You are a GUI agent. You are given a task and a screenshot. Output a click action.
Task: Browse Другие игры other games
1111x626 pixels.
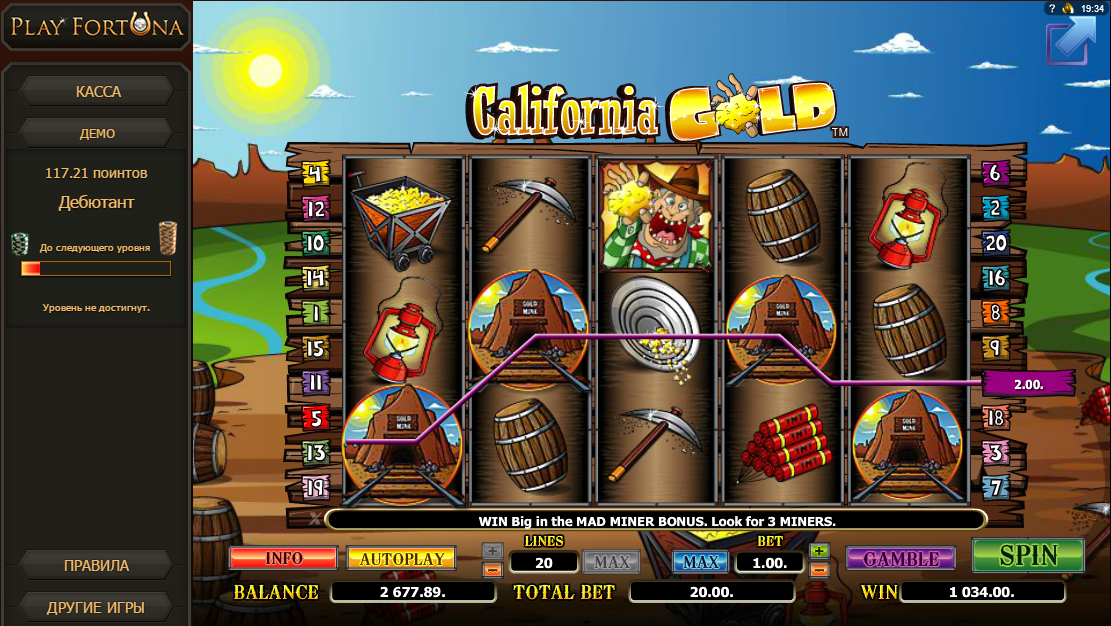tap(96, 607)
